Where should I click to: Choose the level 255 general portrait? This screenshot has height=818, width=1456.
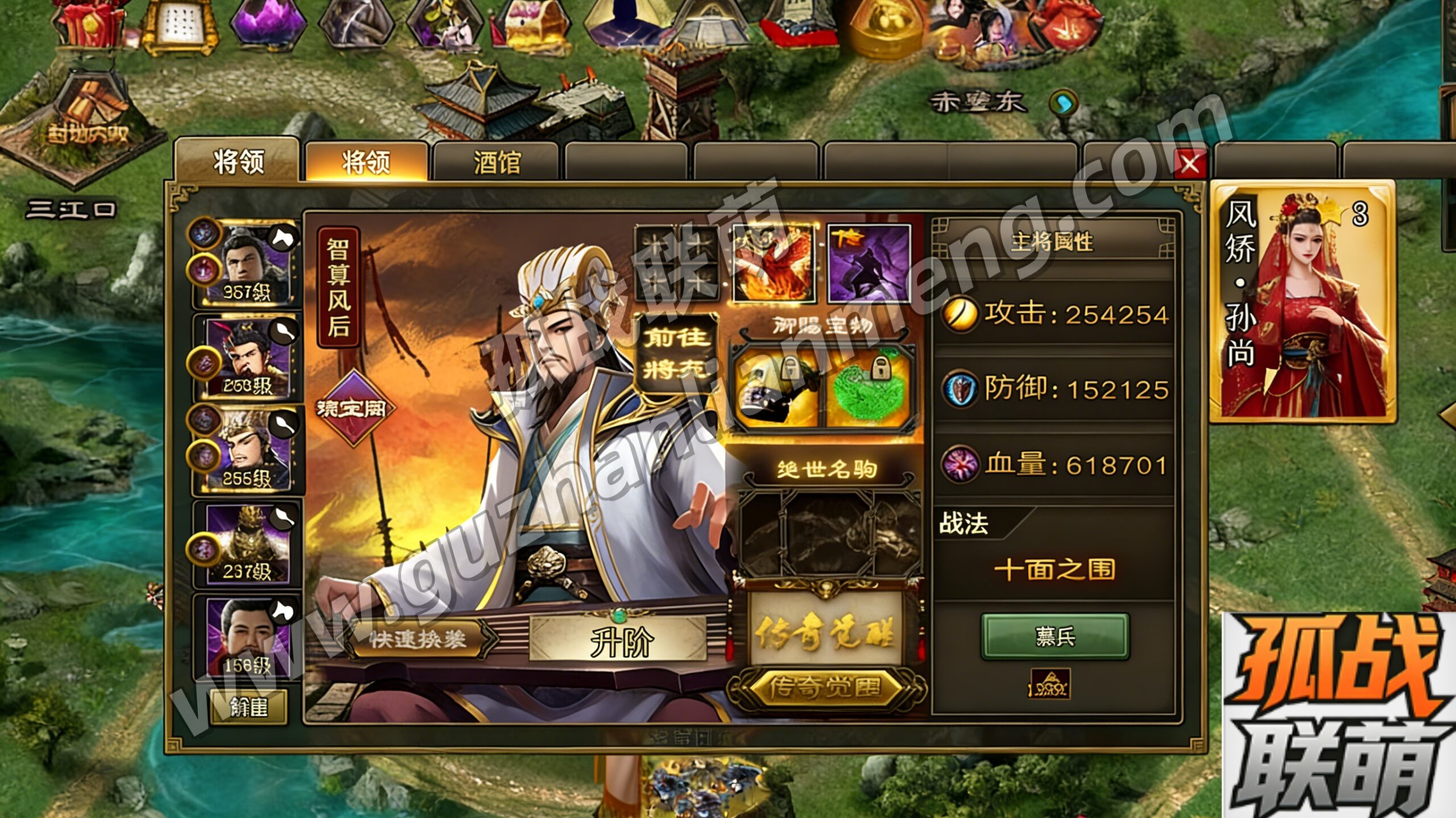point(249,450)
